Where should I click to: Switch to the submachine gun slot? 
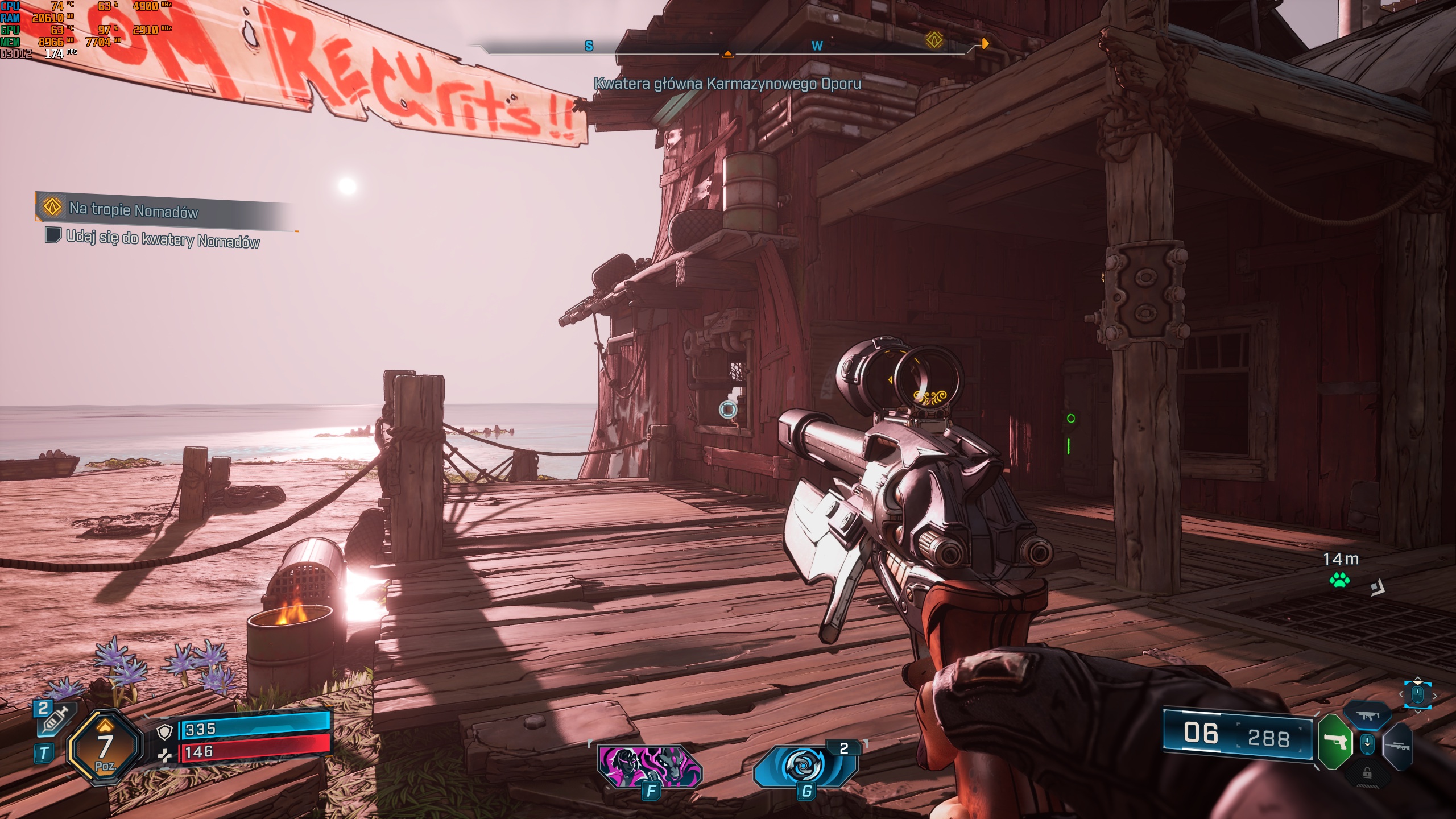point(1367,715)
